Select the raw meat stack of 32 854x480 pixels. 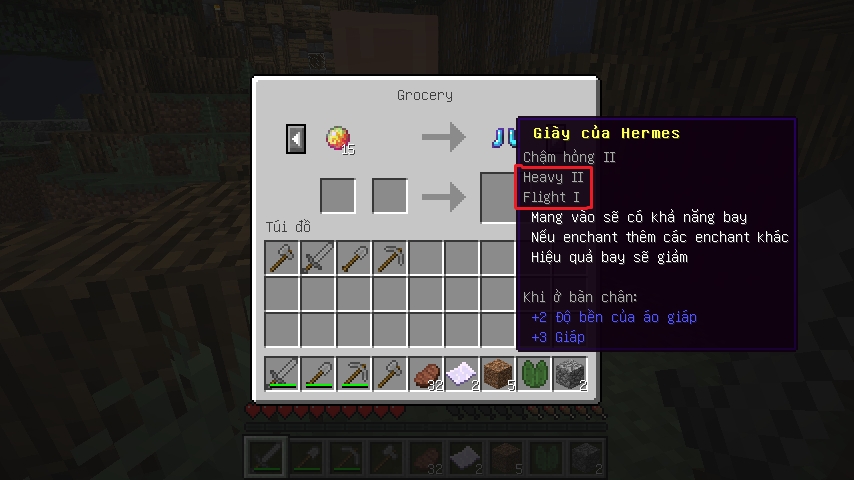pos(426,373)
